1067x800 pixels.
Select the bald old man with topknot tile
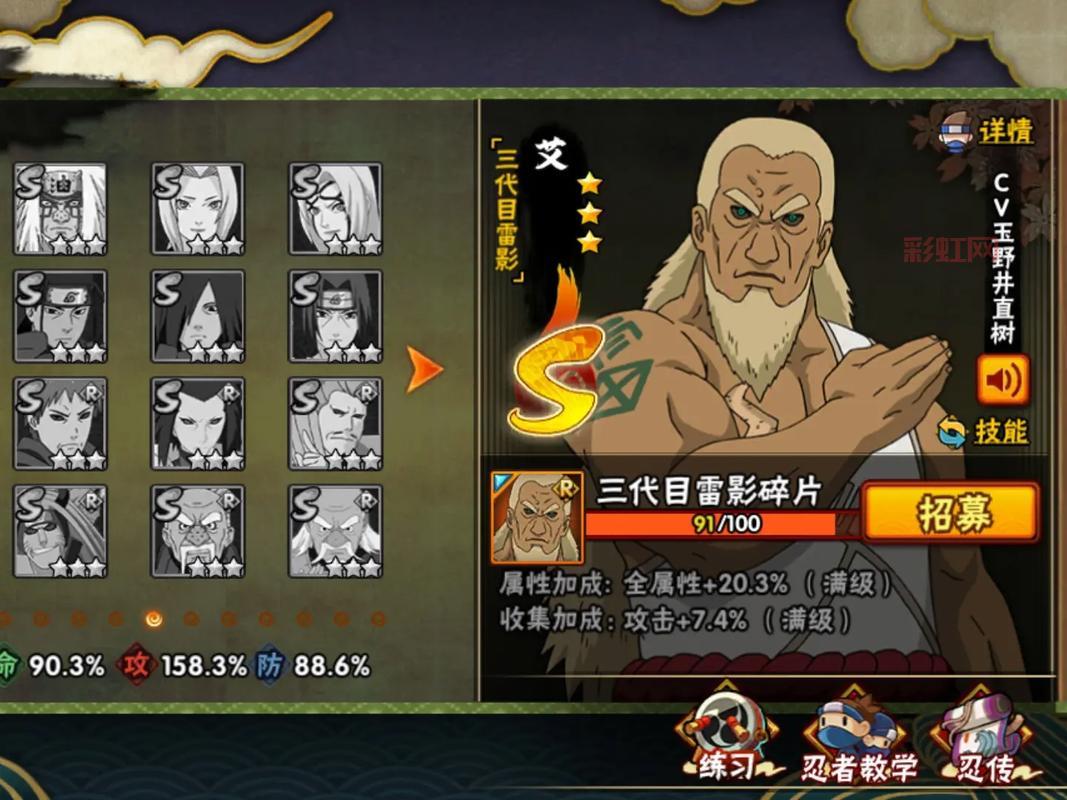[x=198, y=531]
